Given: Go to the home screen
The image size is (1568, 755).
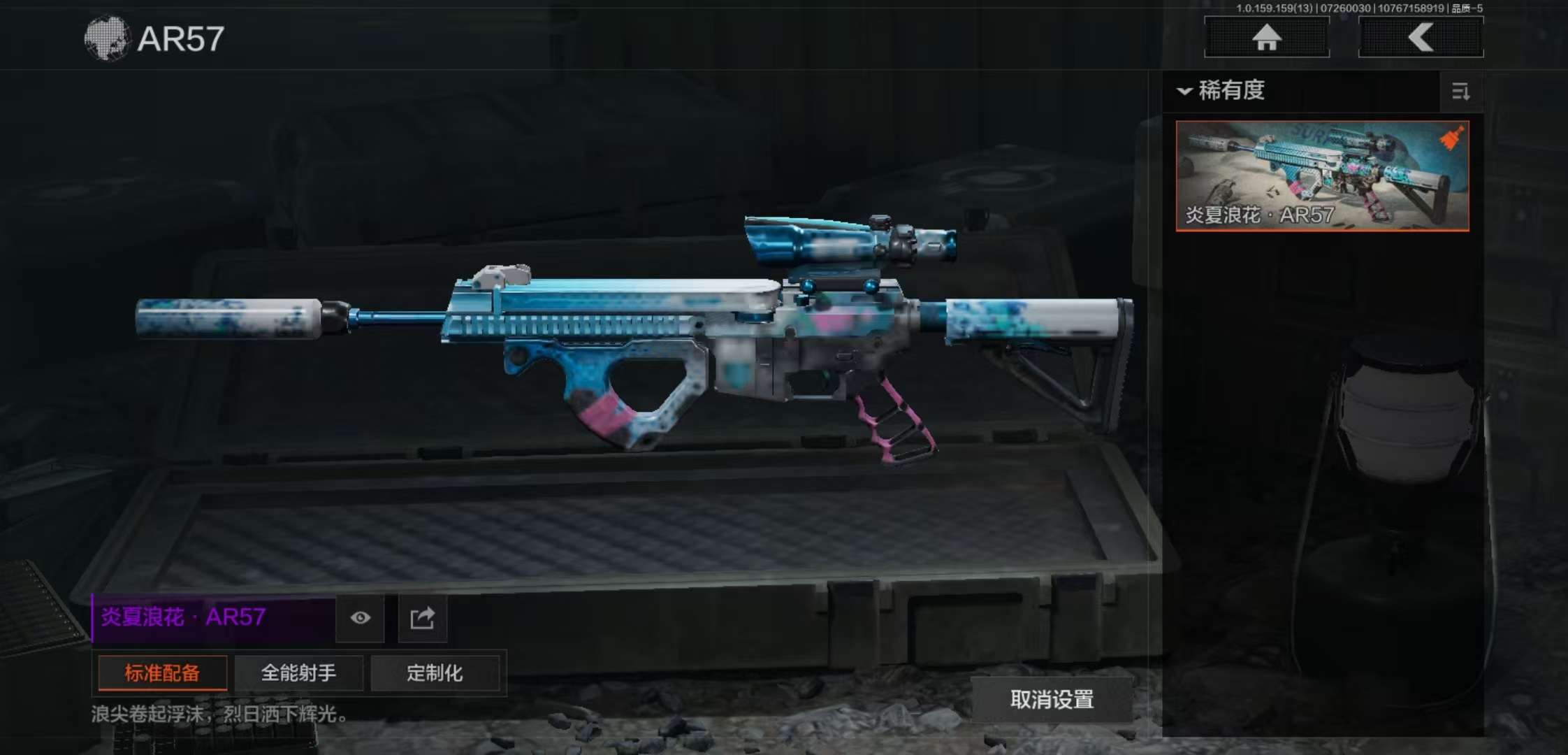Looking at the screenshot, I should coord(1266,38).
